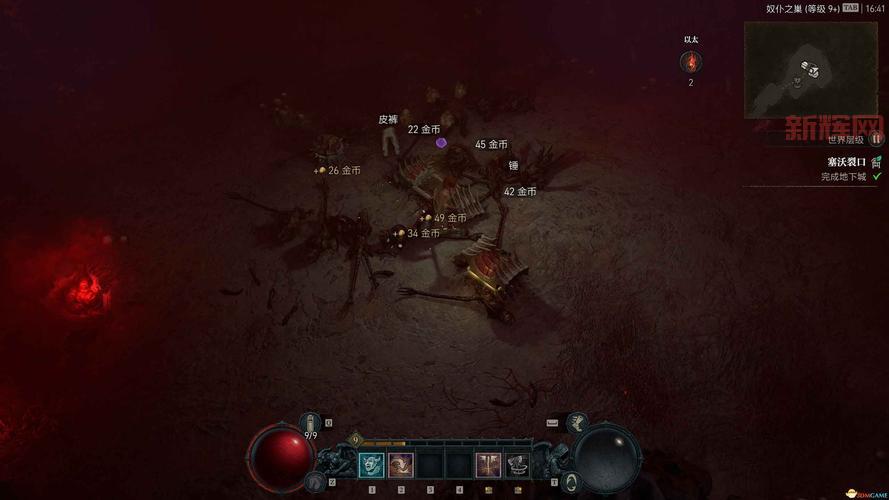
Task: Activate the winged sword skill
Action: coord(488,465)
